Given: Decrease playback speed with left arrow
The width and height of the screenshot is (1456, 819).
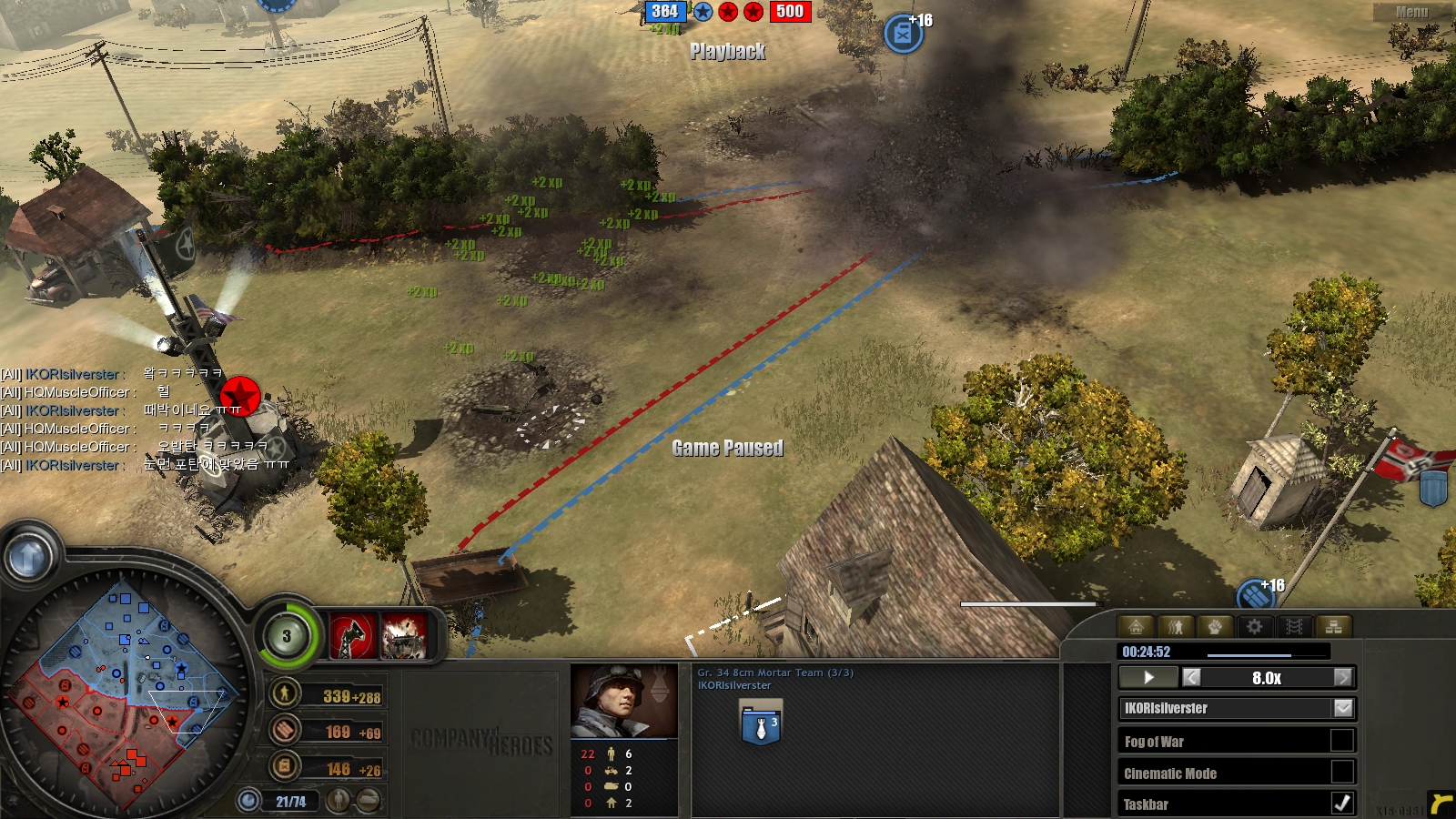Looking at the screenshot, I should (1192, 678).
